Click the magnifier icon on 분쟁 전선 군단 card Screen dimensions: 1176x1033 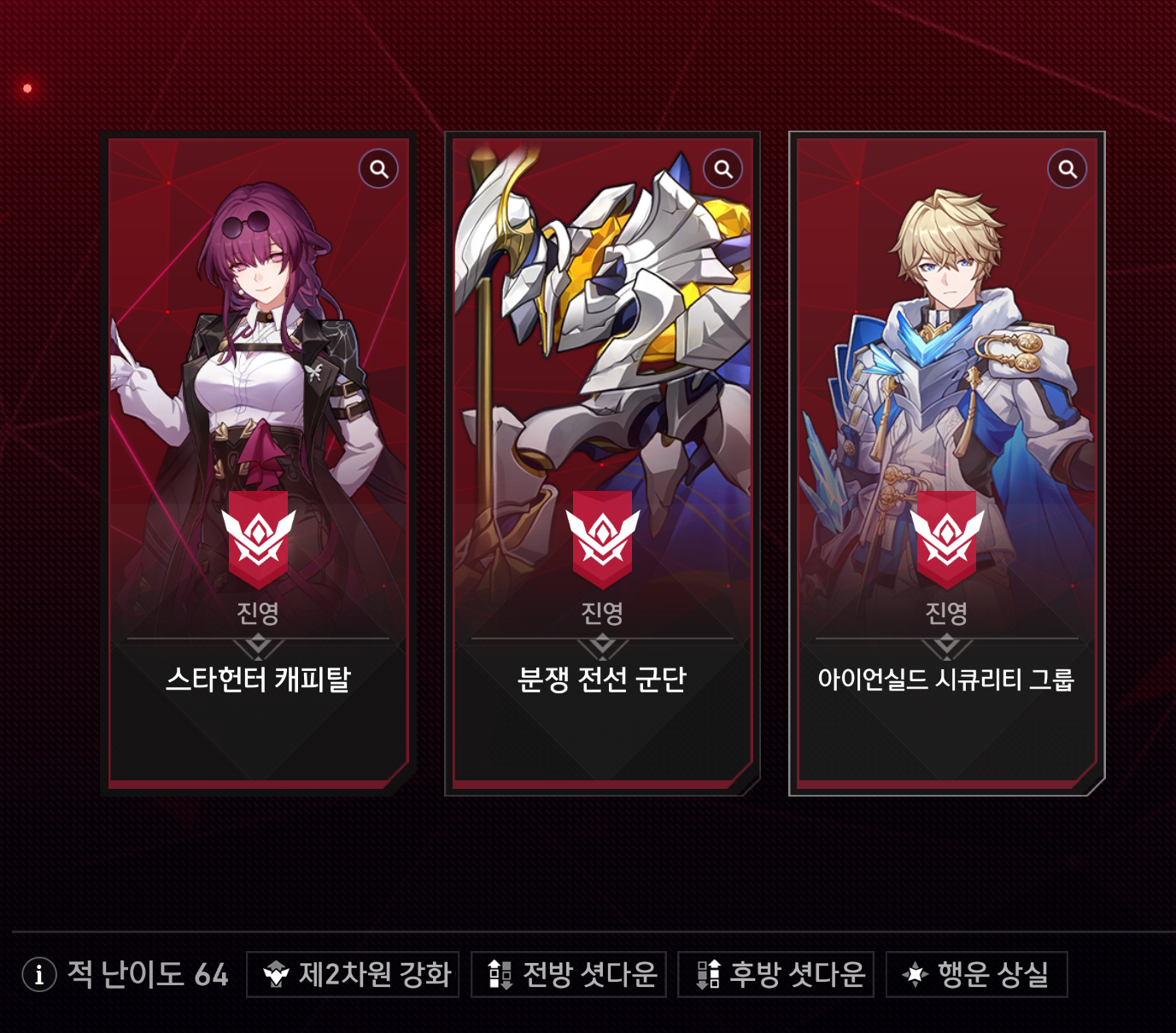pyautogui.click(x=722, y=168)
